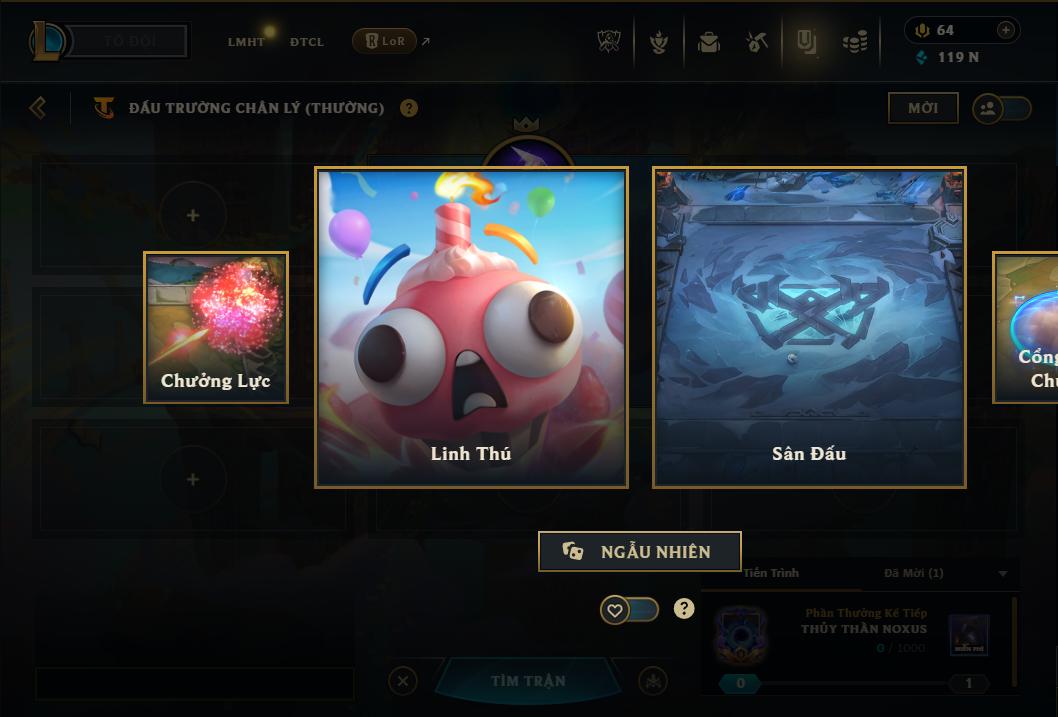Select the Linh Thú little legend card
This screenshot has width=1058, height=717.
[x=471, y=327]
